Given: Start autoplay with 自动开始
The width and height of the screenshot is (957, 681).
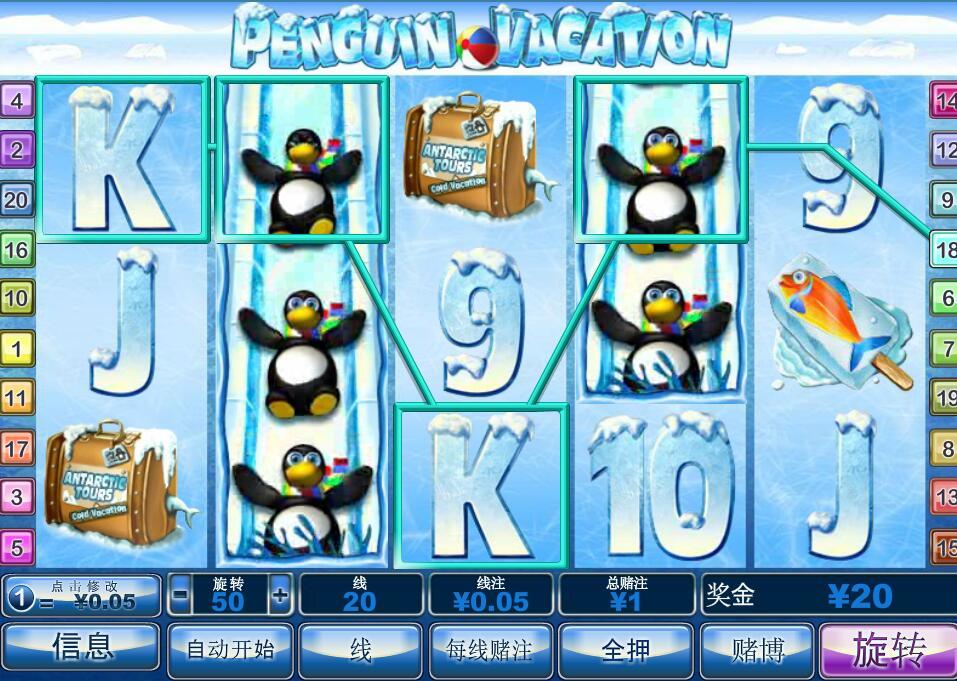Looking at the screenshot, I should click(230, 650).
